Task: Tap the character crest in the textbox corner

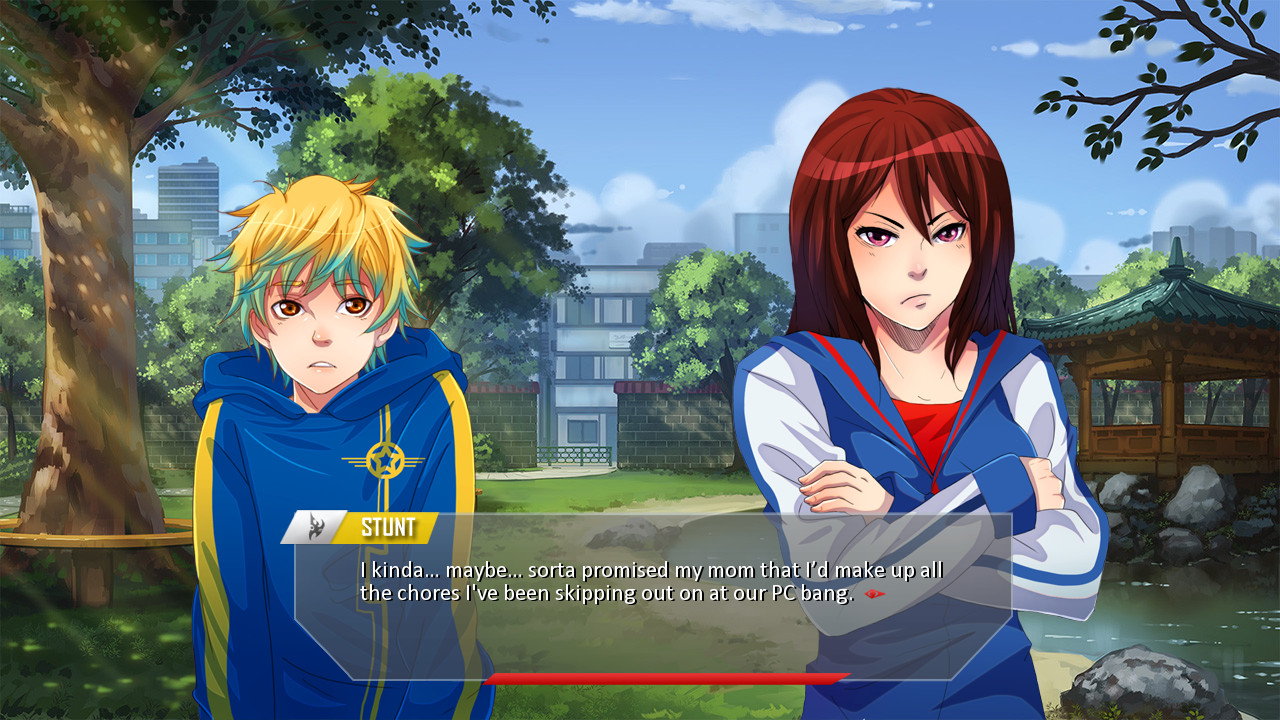Action: [318, 528]
